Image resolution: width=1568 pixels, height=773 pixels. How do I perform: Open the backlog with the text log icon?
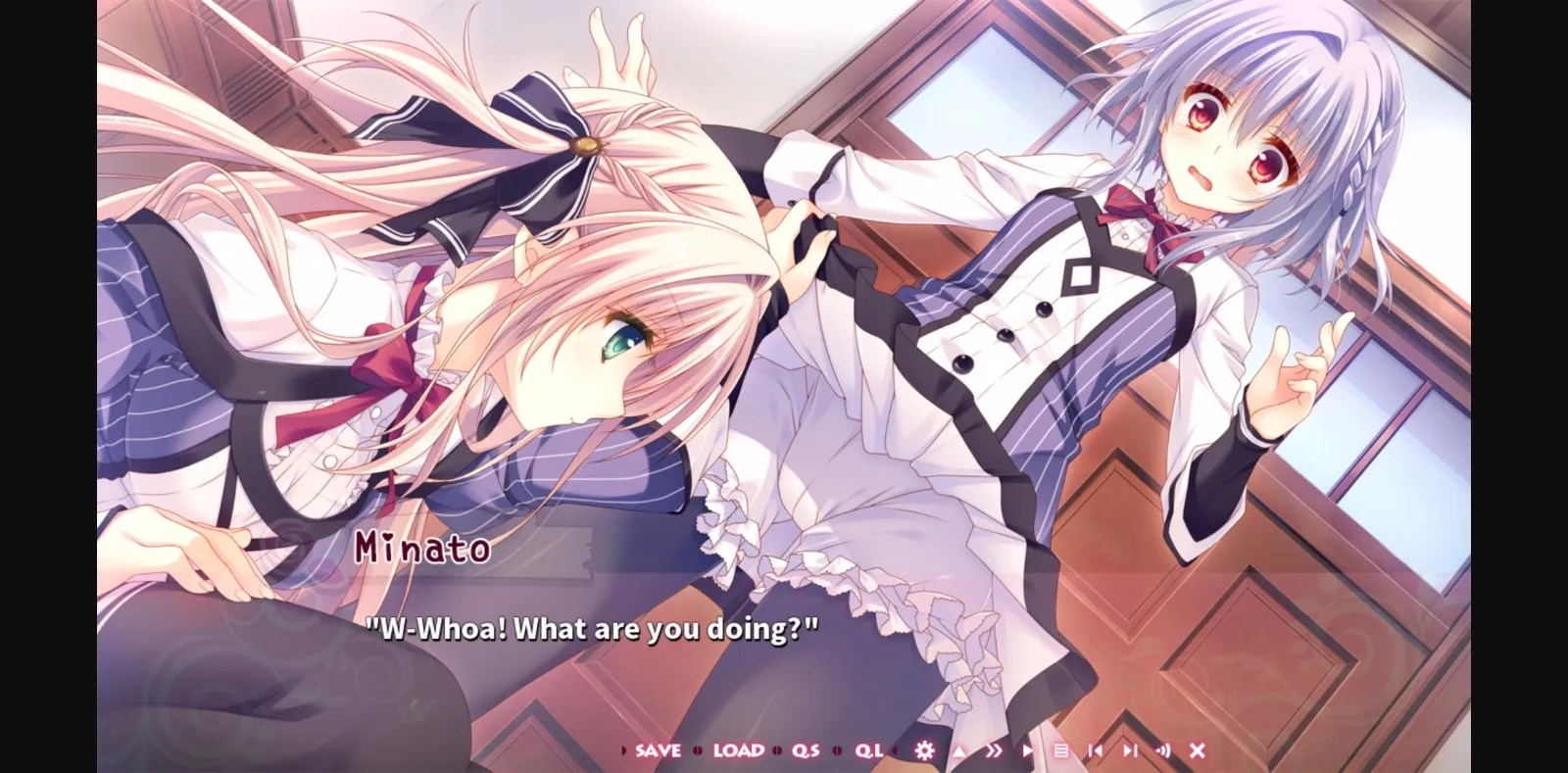1062,750
